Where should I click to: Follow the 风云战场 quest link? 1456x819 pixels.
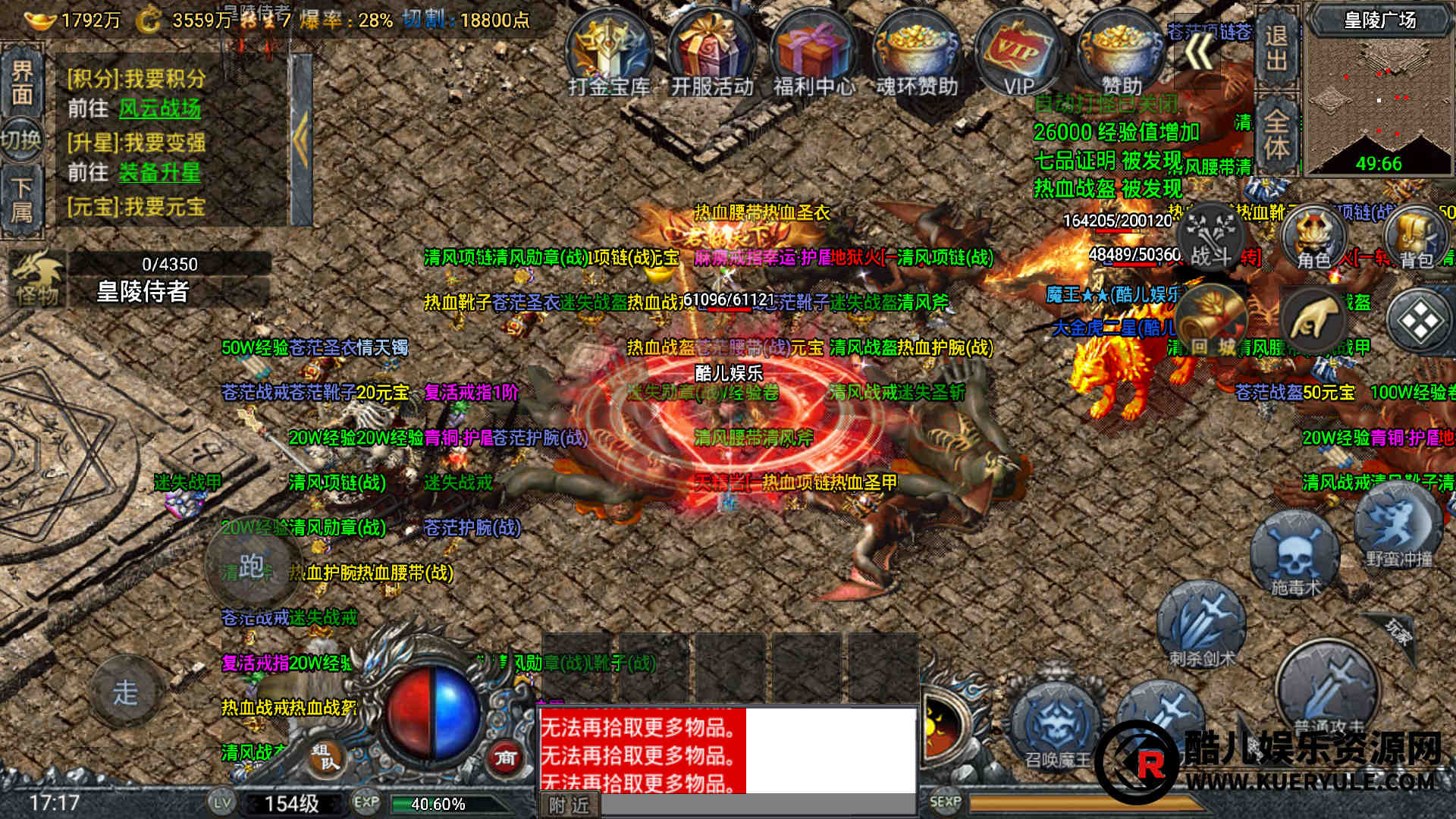(159, 108)
